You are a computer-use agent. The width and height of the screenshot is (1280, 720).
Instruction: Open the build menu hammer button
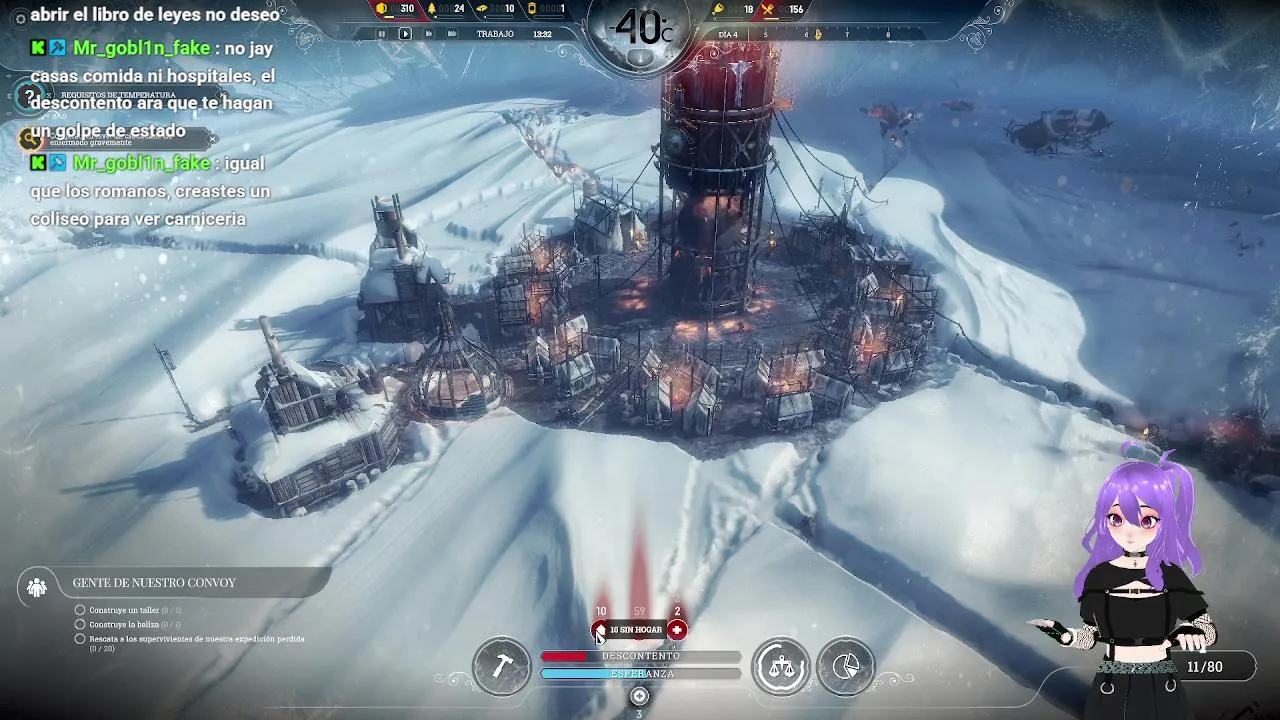tap(502, 666)
